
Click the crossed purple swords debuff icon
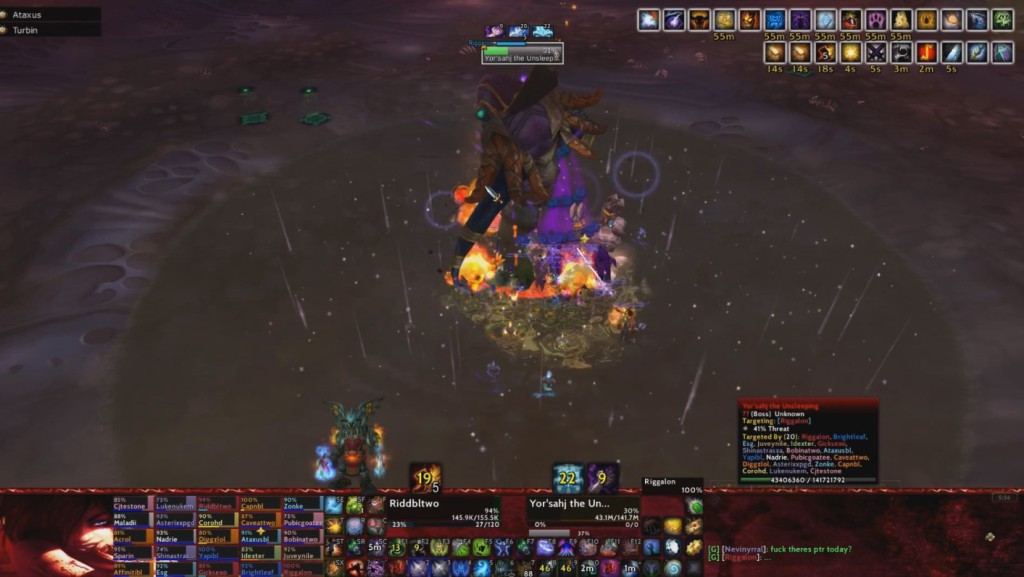(877, 52)
